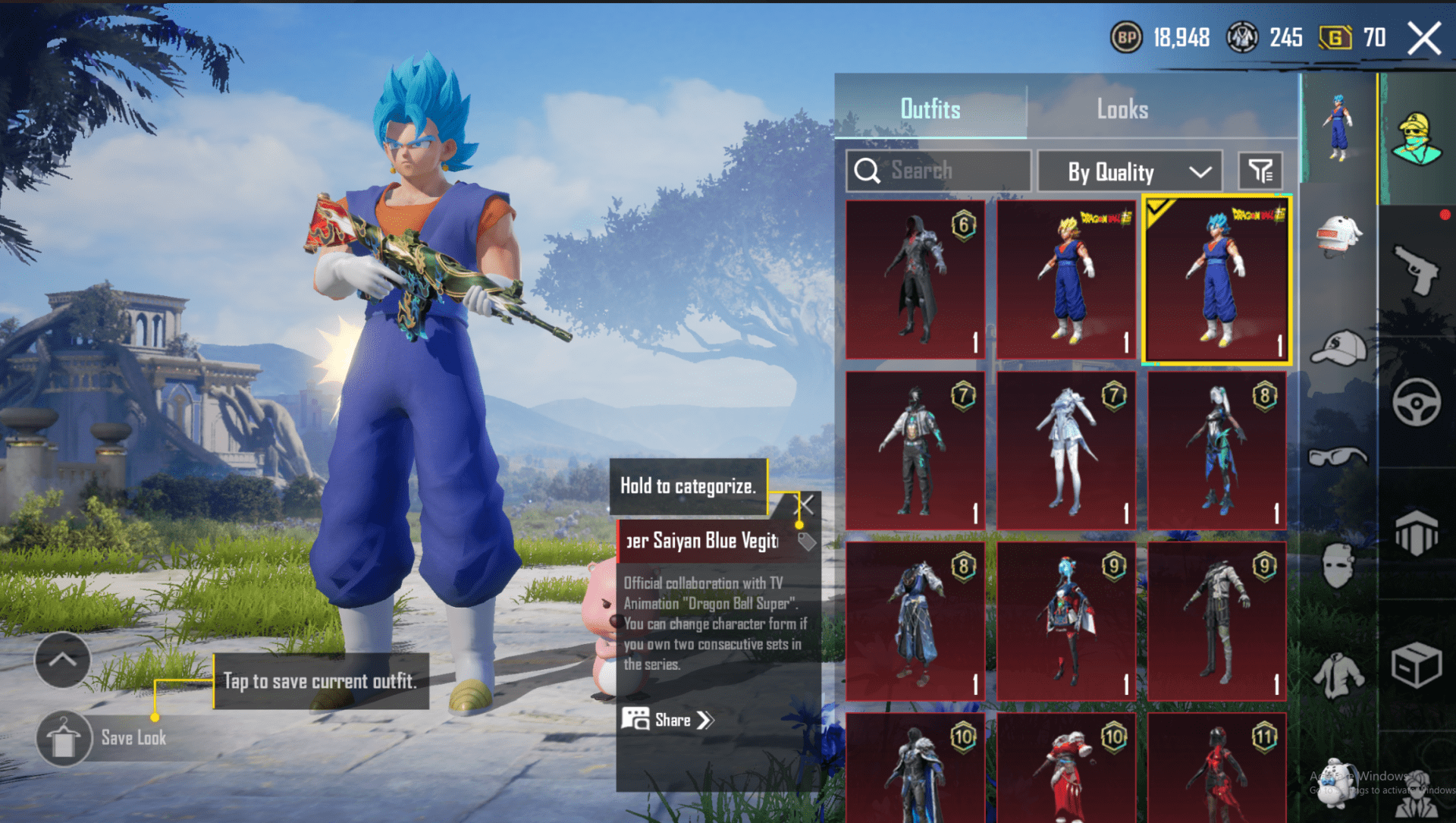Select the dark hooded level 6 outfit
The height and width of the screenshot is (823, 1456).
pyautogui.click(x=915, y=279)
